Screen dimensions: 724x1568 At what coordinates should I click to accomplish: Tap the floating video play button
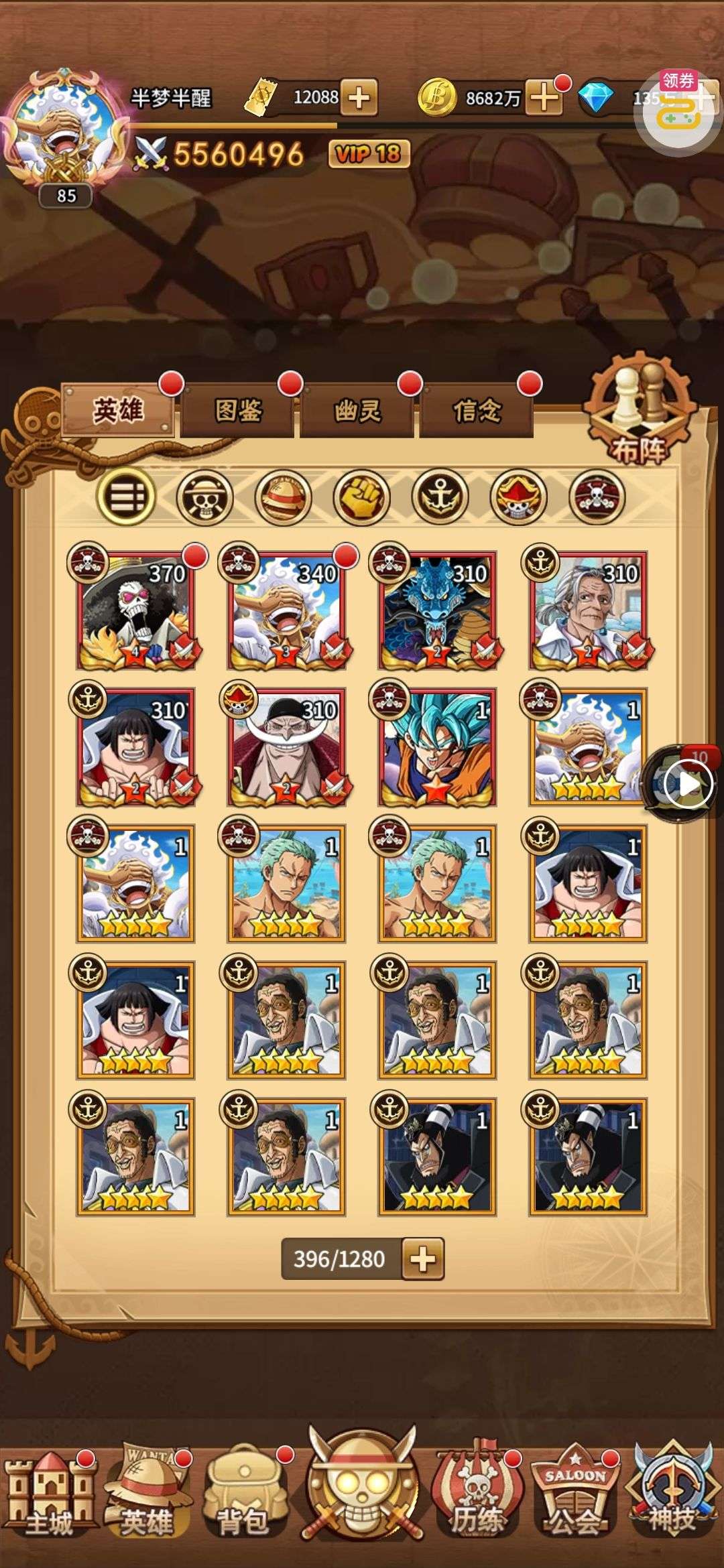686,784
